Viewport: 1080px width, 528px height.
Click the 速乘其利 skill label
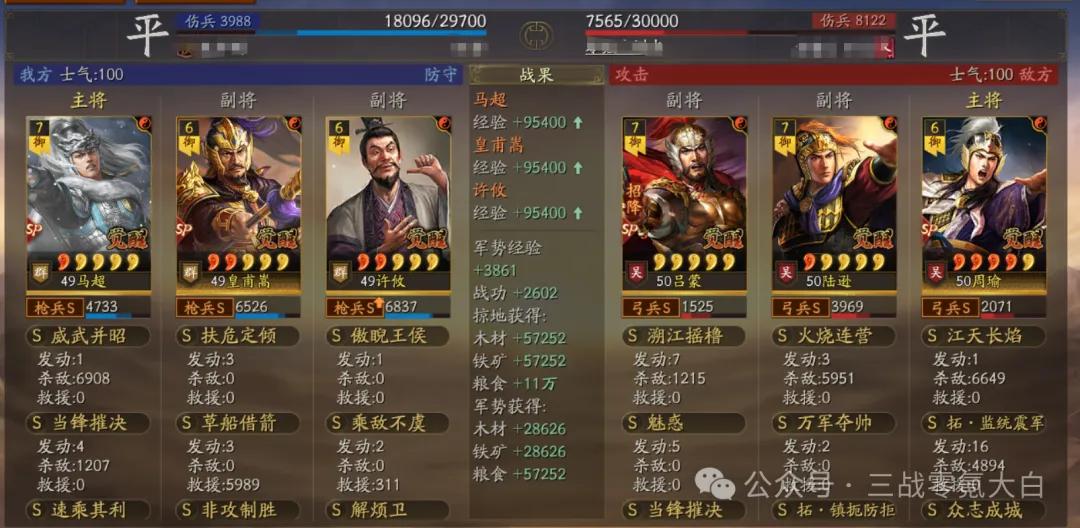[x=88, y=510]
